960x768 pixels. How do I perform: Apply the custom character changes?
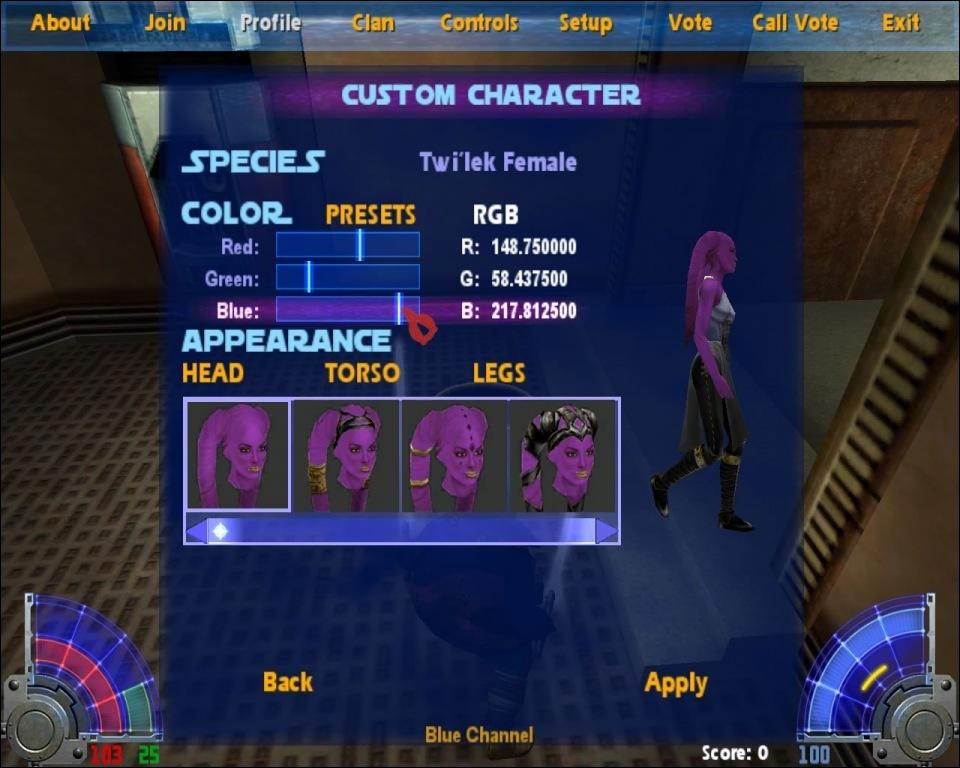click(676, 683)
